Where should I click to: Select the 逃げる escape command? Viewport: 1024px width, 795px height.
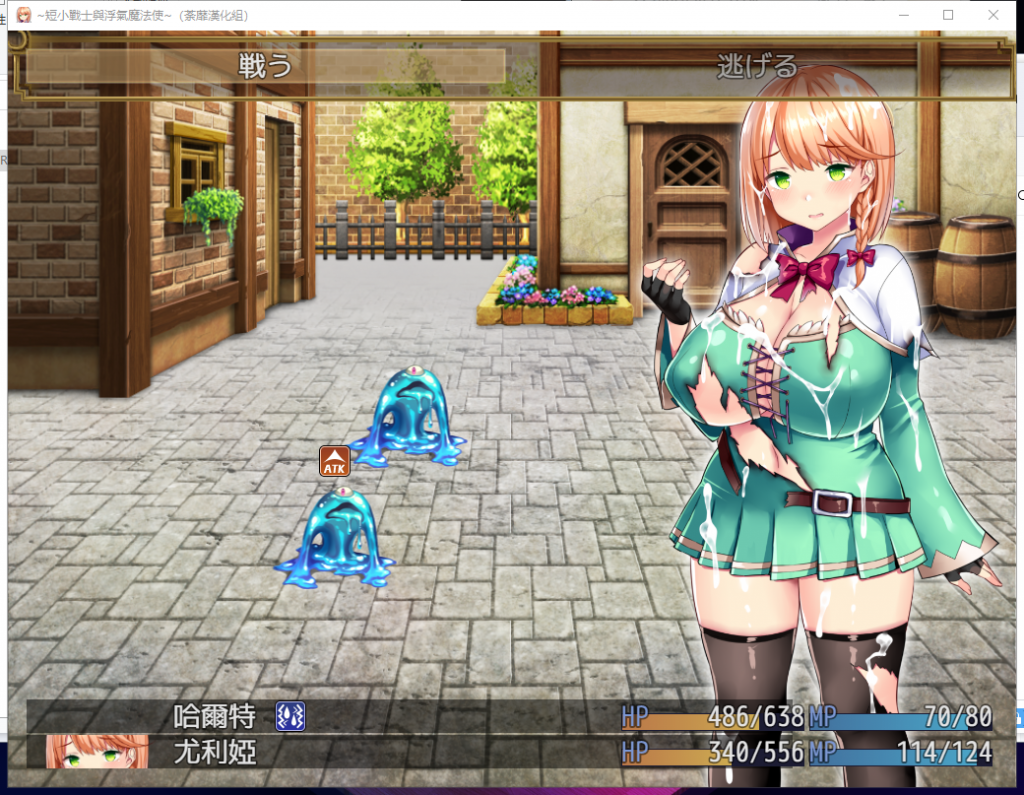[757, 67]
